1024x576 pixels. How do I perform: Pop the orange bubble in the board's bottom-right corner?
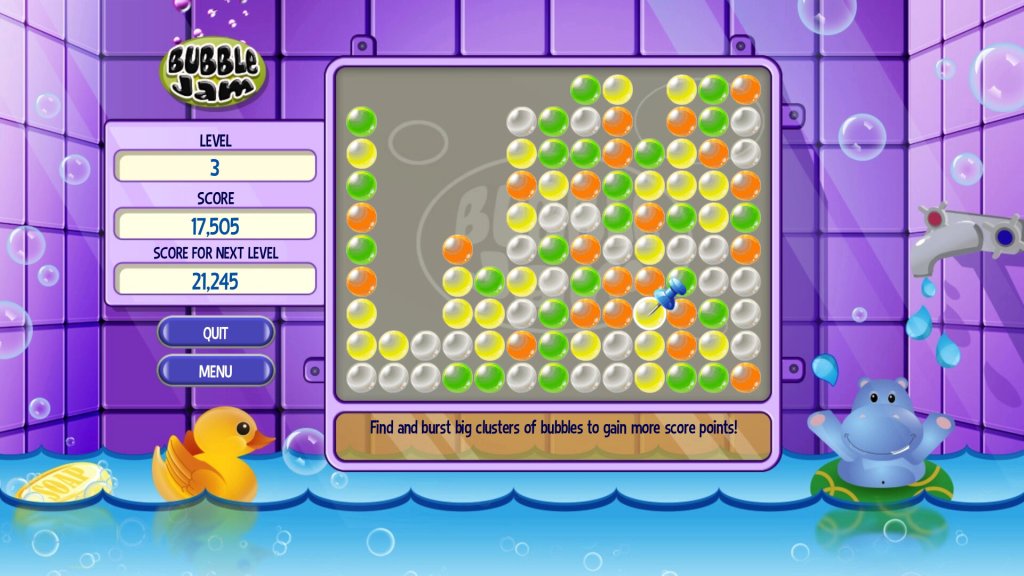point(745,377)
